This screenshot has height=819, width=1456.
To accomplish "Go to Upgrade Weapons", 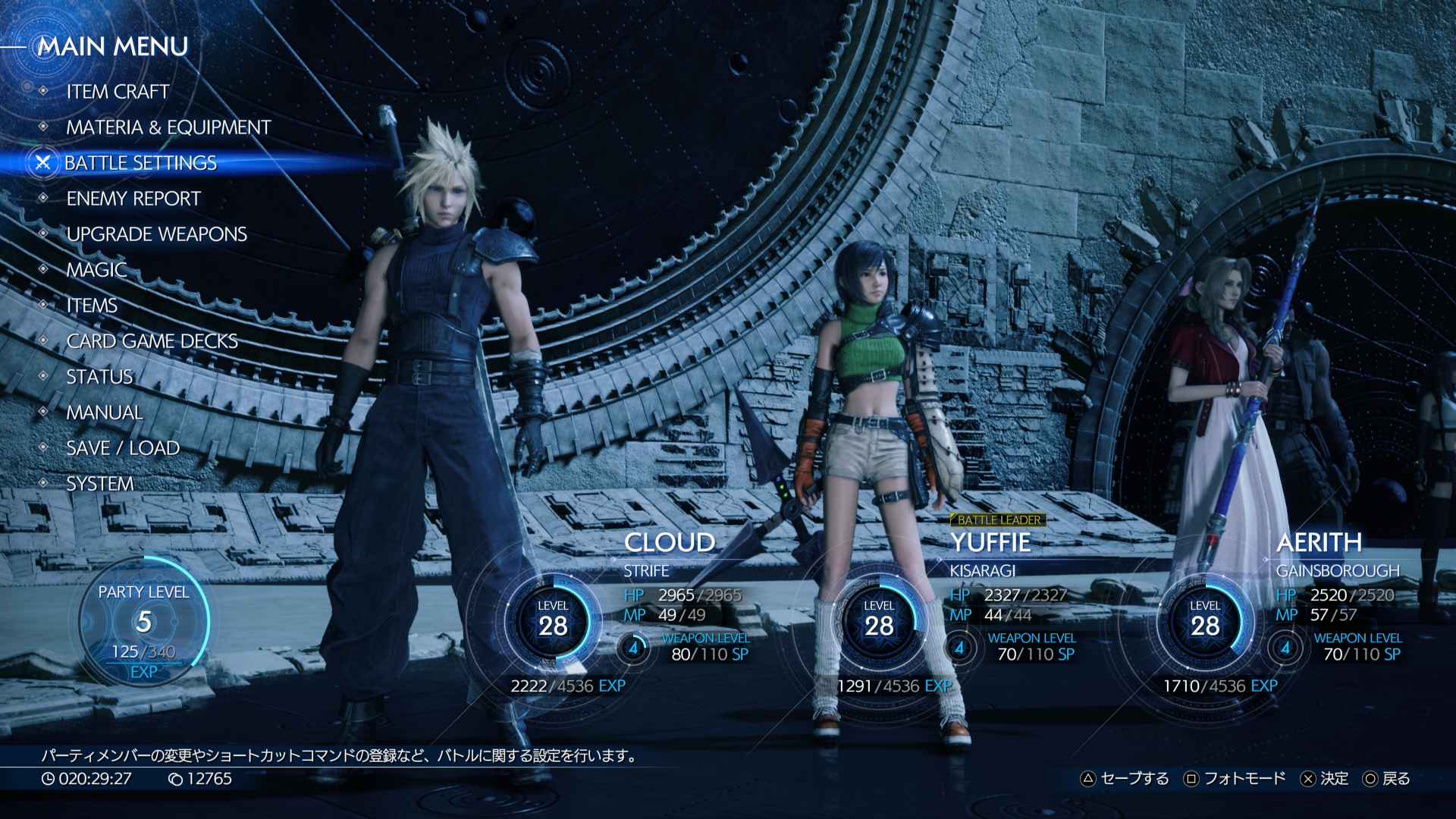I will 156,234.
